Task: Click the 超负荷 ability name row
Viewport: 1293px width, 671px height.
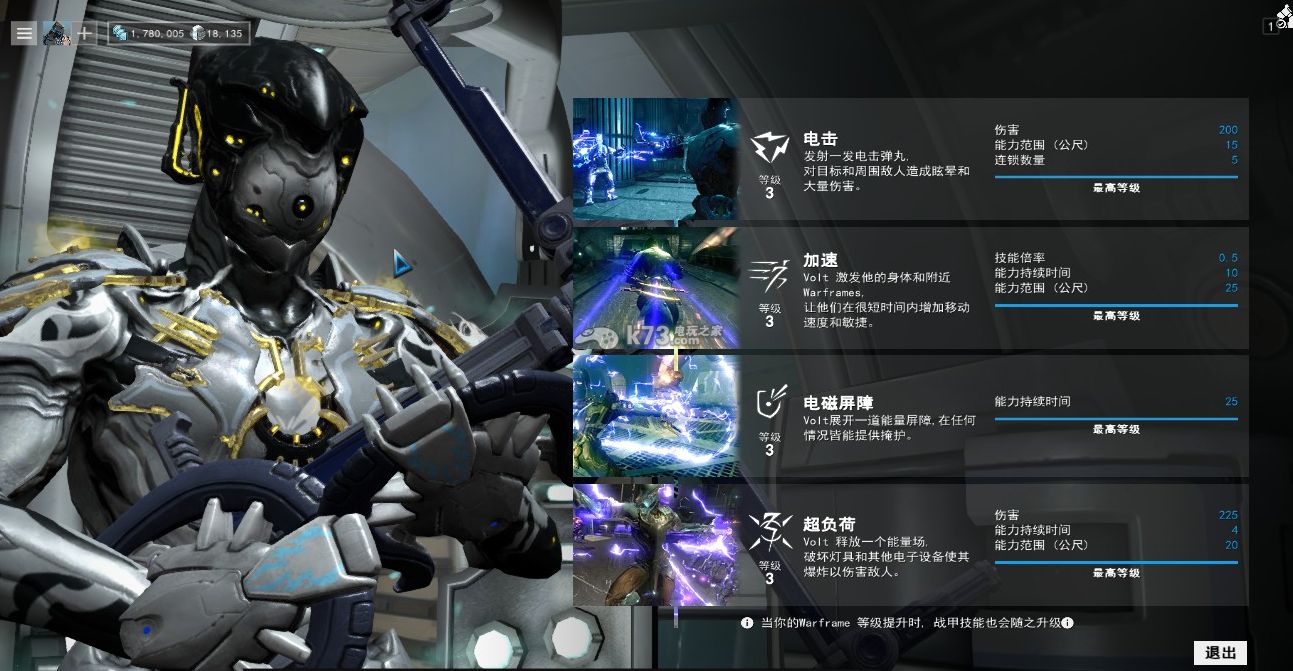Action: pyautogui.click(x=829, y=524)
